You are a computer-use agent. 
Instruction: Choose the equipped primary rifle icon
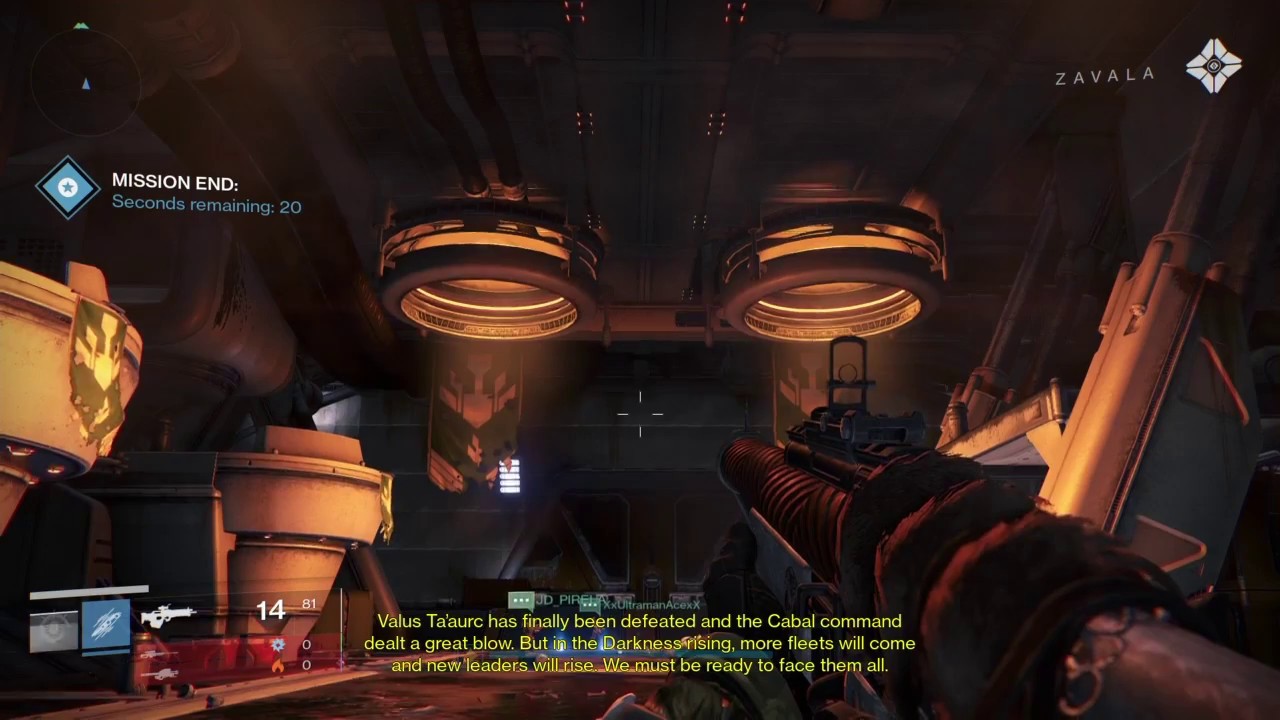point(167,616)
